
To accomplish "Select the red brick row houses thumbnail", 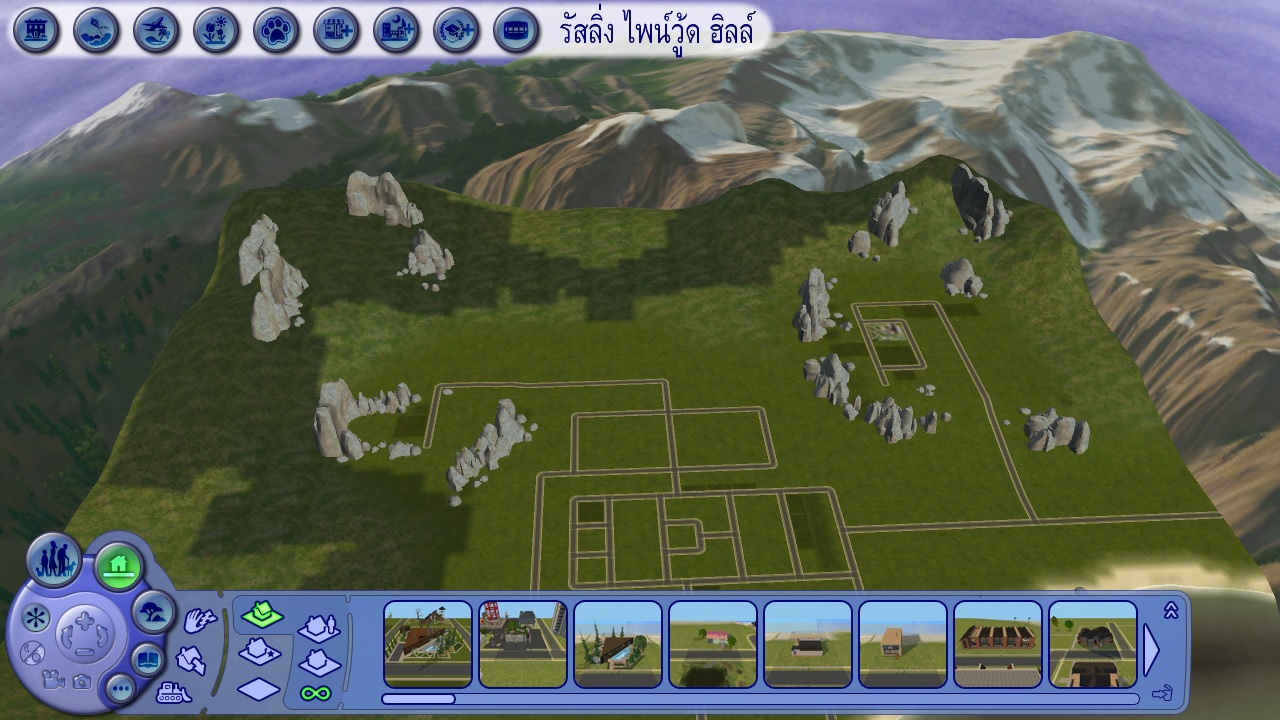I will pos(998,644).
